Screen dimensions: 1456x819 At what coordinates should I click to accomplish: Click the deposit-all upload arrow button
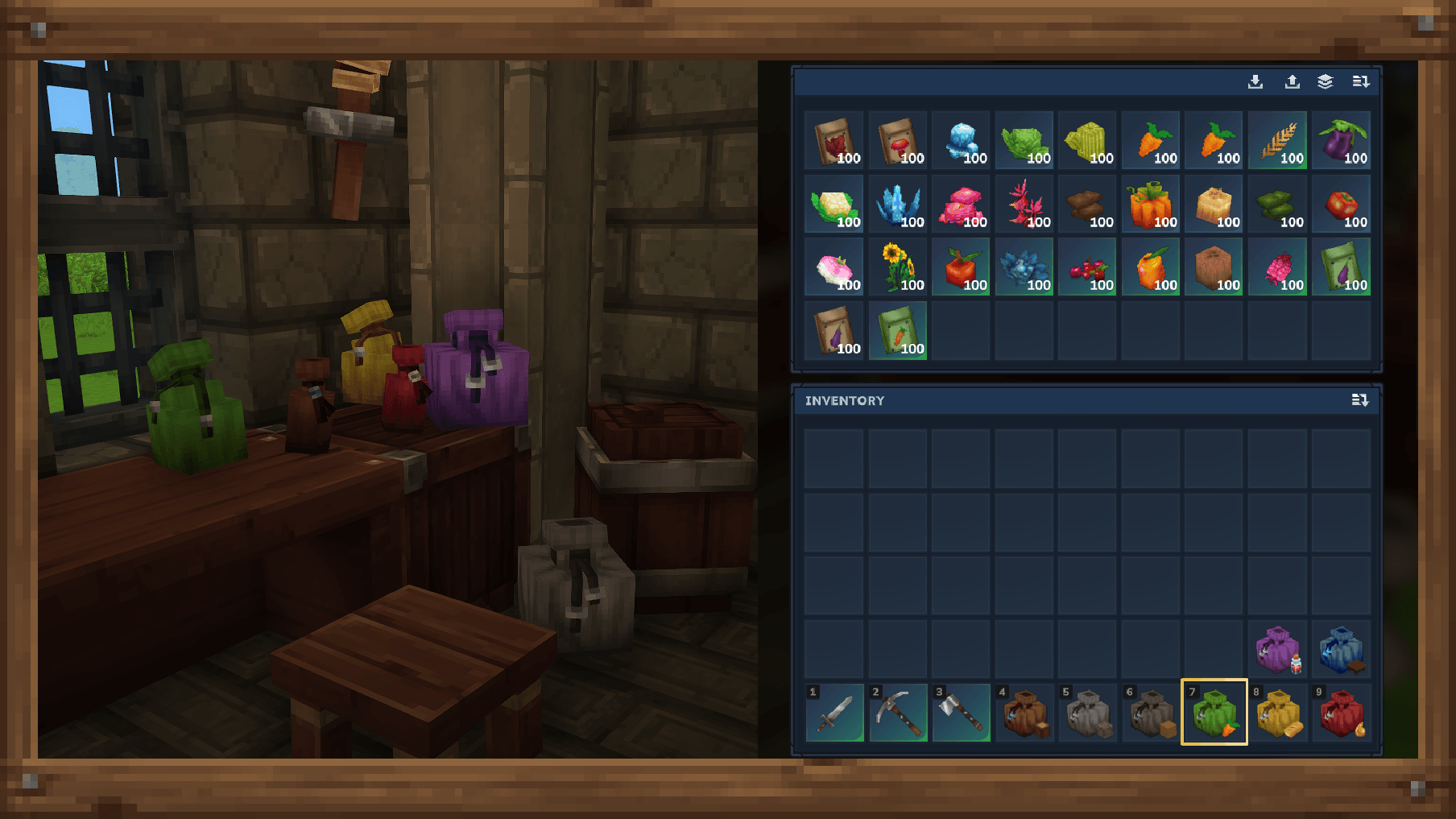click(1292, 81)
